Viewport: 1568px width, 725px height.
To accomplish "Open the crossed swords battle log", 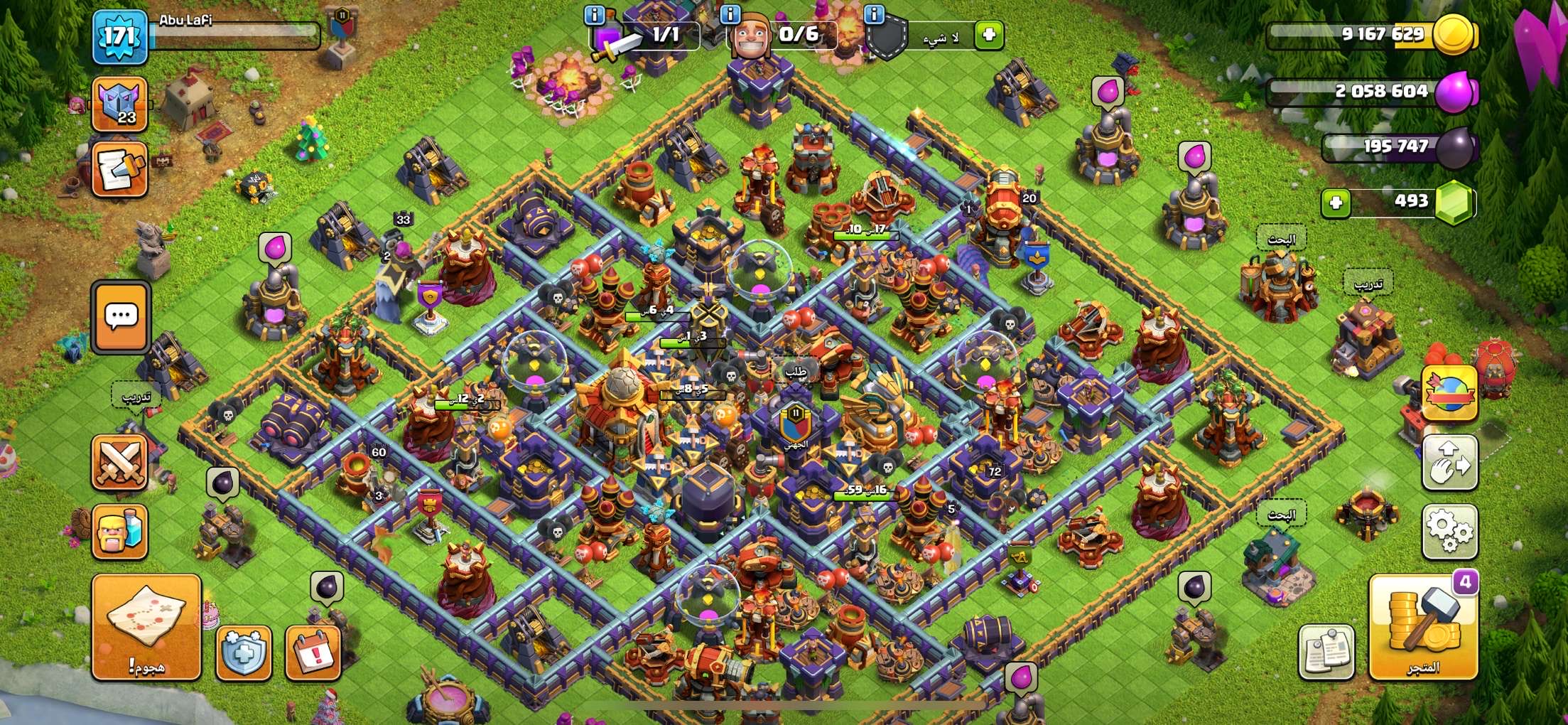I will (x=119, y=463).
